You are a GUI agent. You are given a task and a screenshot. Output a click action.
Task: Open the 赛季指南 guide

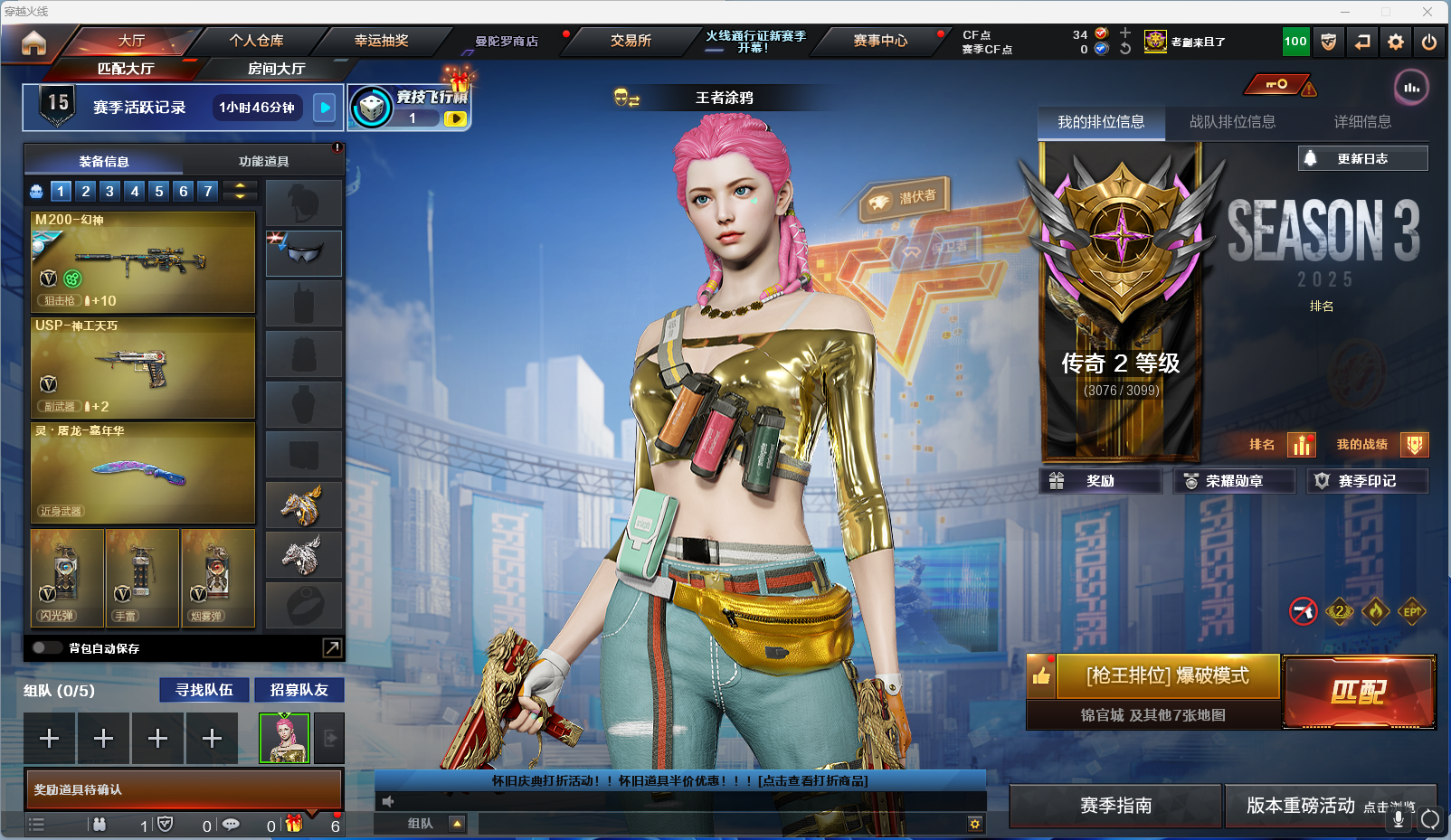tap(1115, 806)
